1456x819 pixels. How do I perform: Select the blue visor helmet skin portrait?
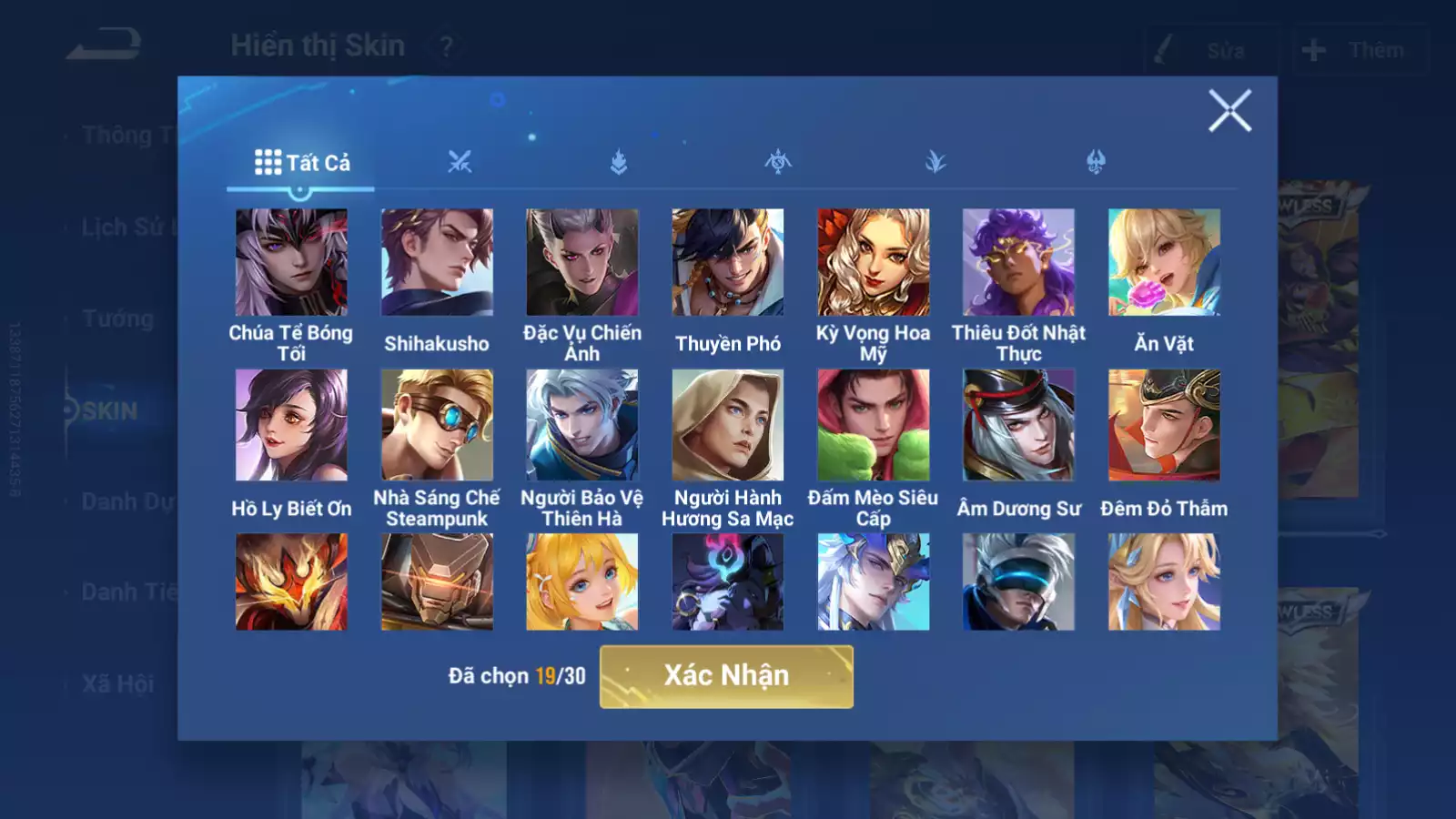click(x=1018, y=582)
